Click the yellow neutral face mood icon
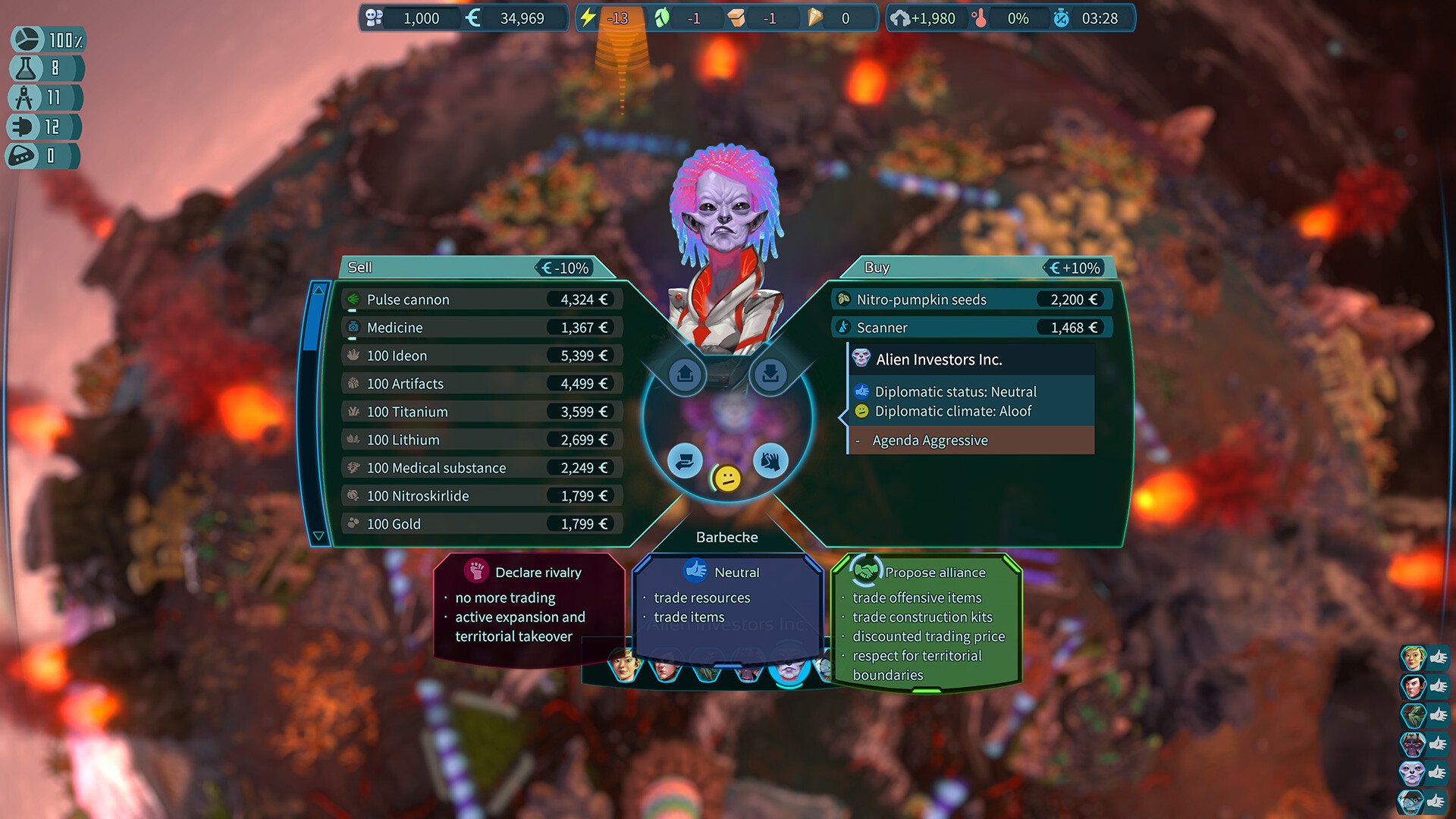 click(x=727, y=479)
